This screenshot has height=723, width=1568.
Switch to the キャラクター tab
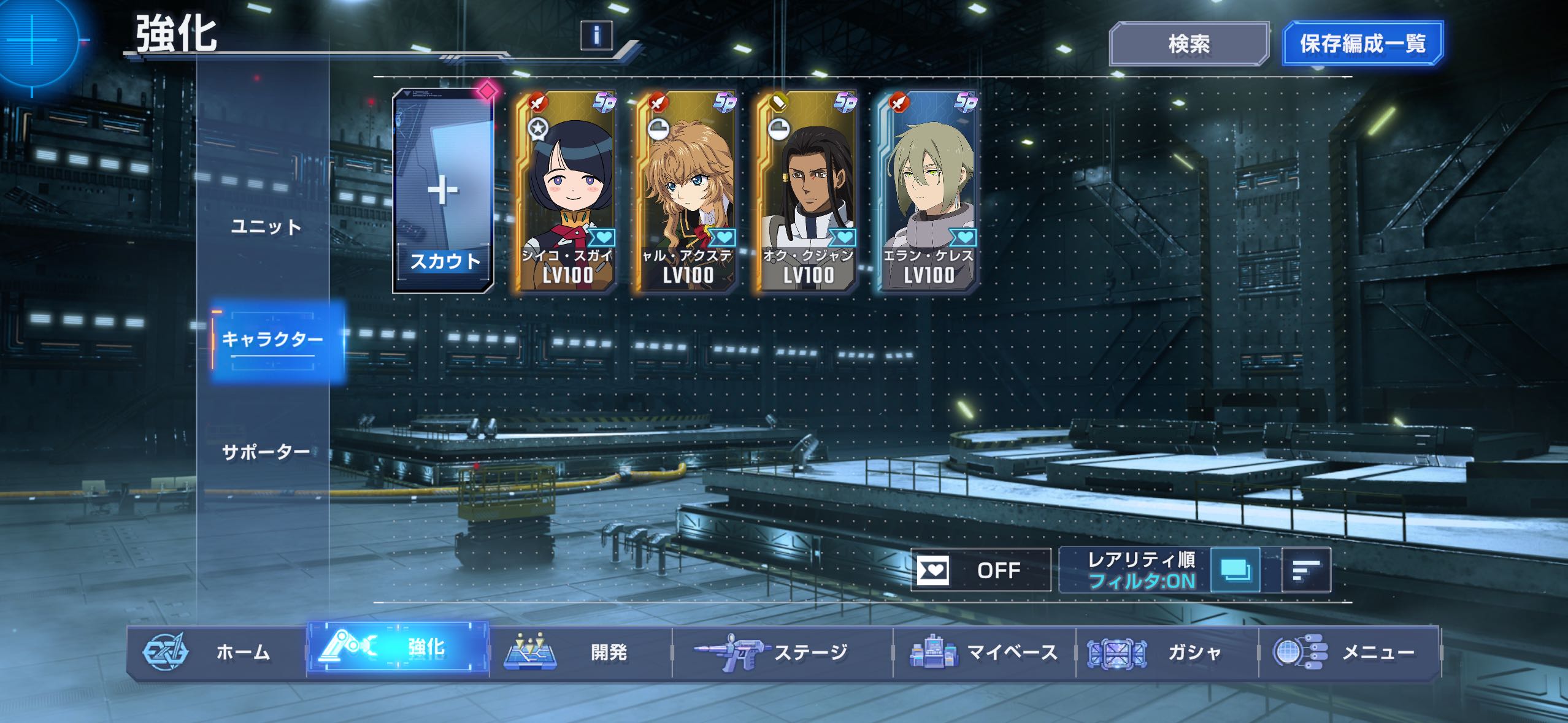(272, 339)
